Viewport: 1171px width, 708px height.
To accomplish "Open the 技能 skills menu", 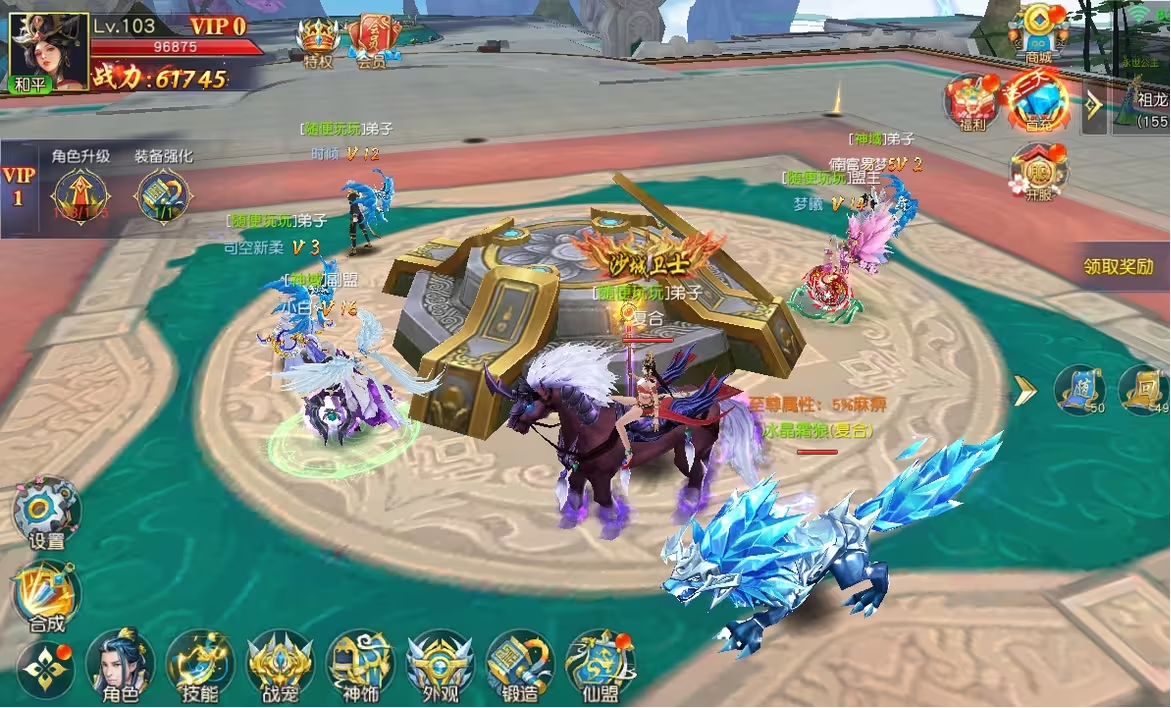I will [200, 663].
